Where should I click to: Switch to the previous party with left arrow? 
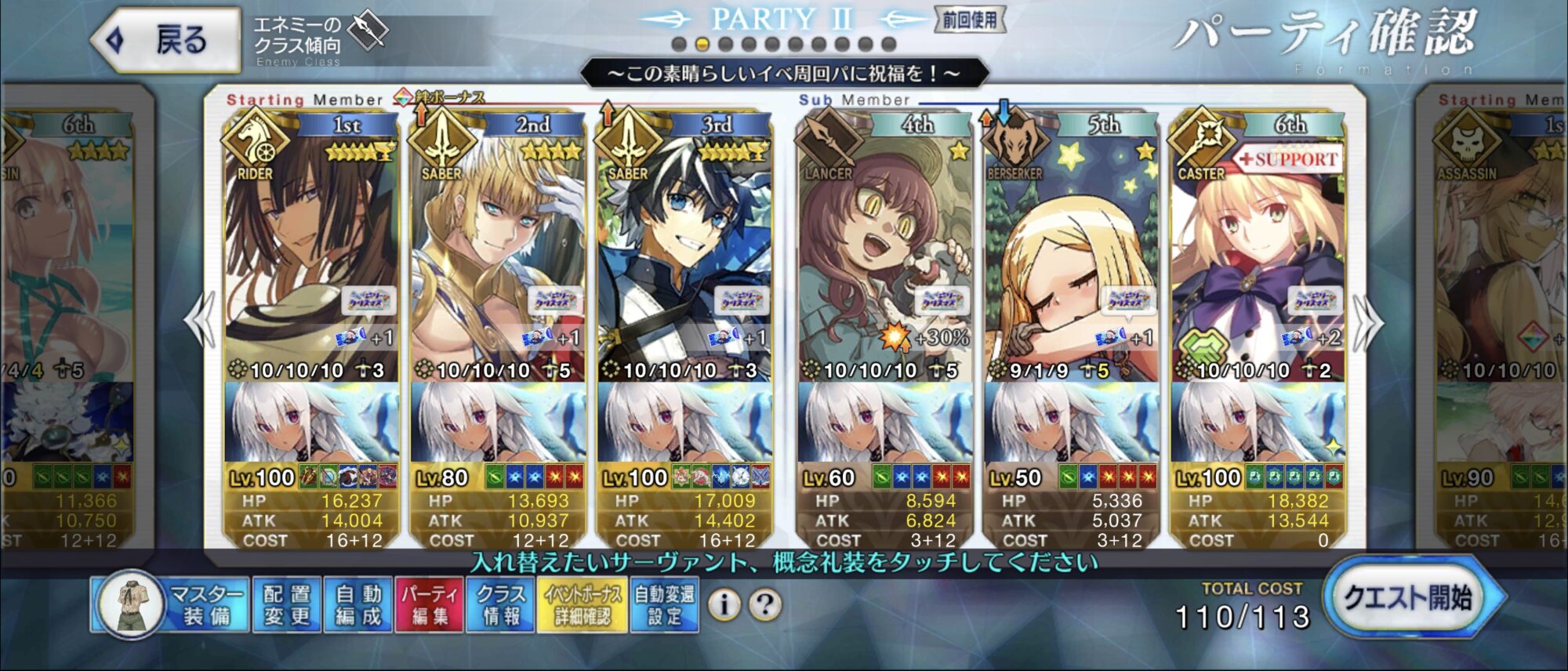[x=200, y=320]
